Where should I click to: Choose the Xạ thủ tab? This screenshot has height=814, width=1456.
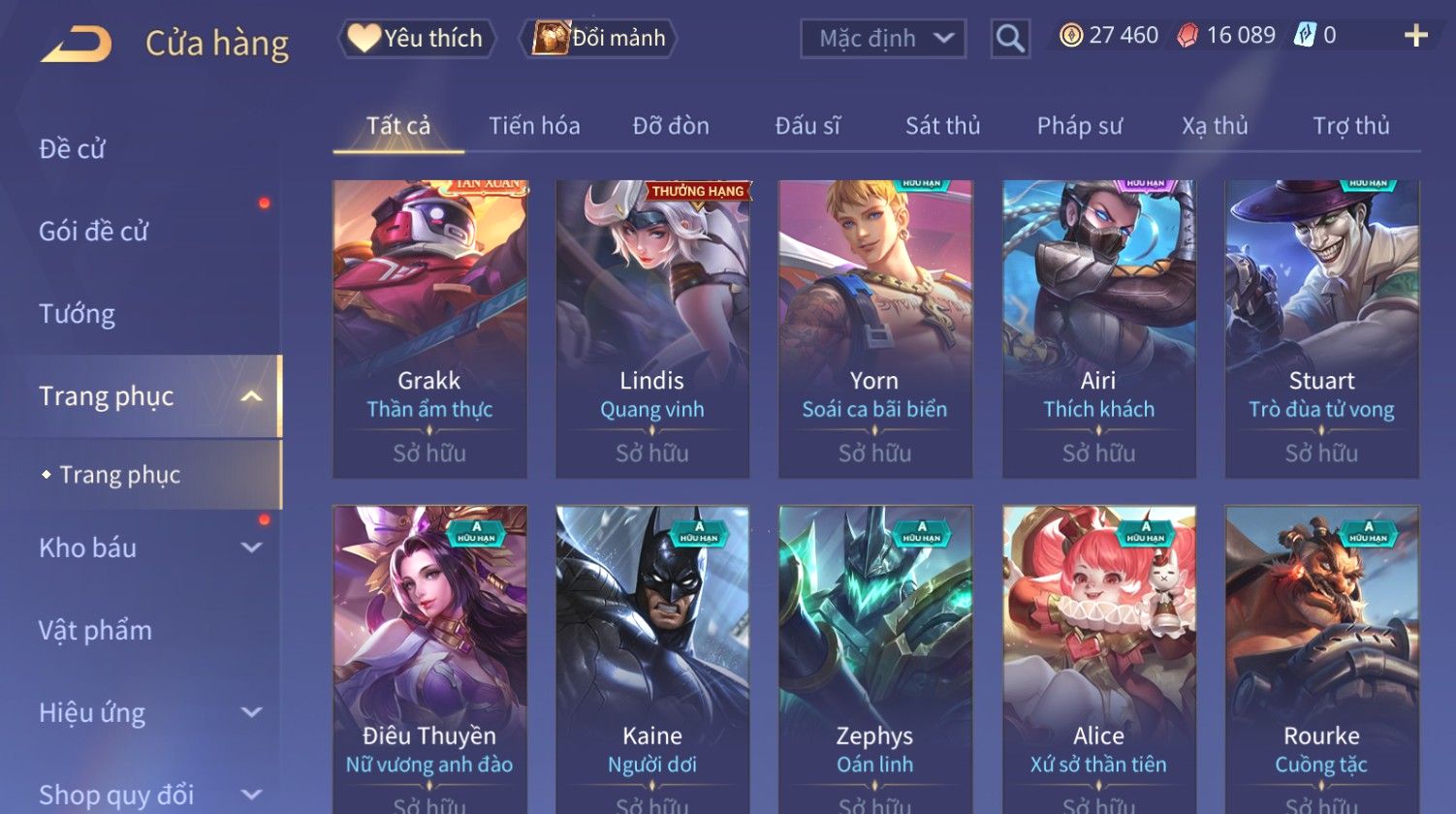click(1215, 126)
